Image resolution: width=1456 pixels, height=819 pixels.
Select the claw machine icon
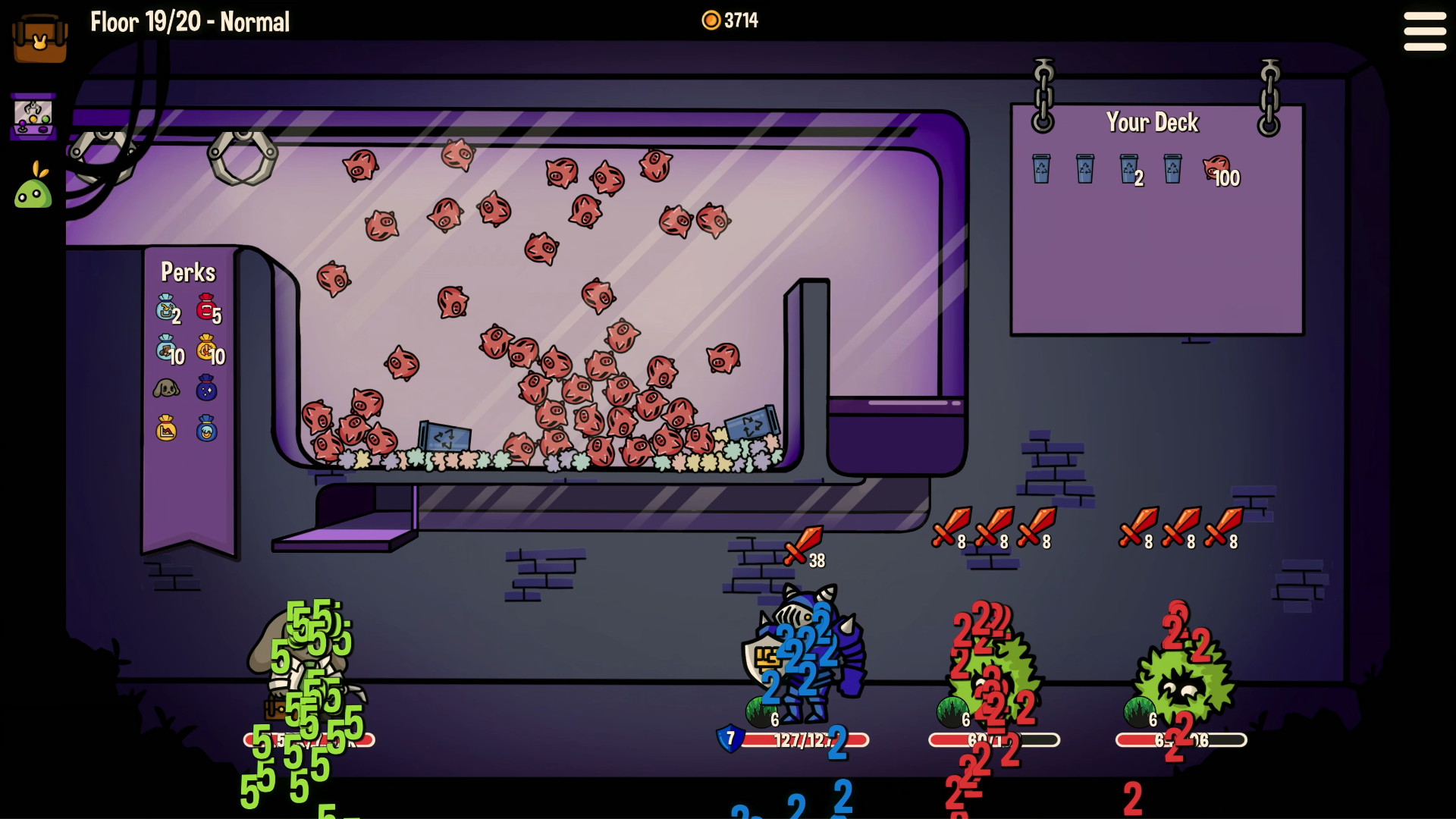[x=33, y=117]
